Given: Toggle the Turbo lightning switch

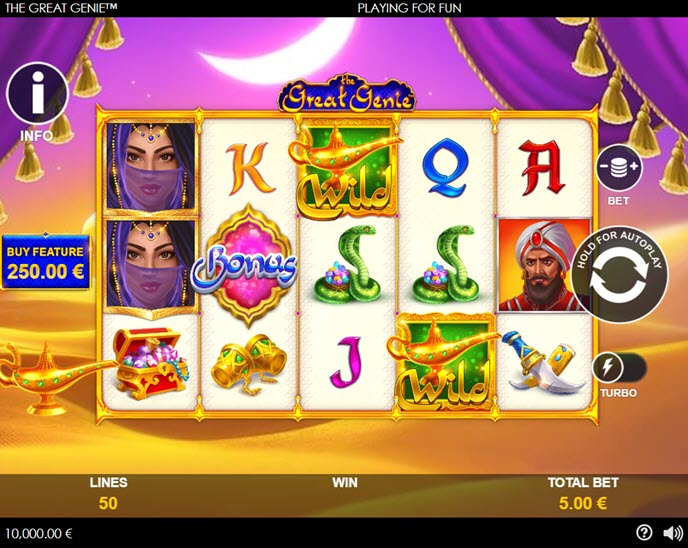Looking at the screenshot, I should (x=618, y=369).
